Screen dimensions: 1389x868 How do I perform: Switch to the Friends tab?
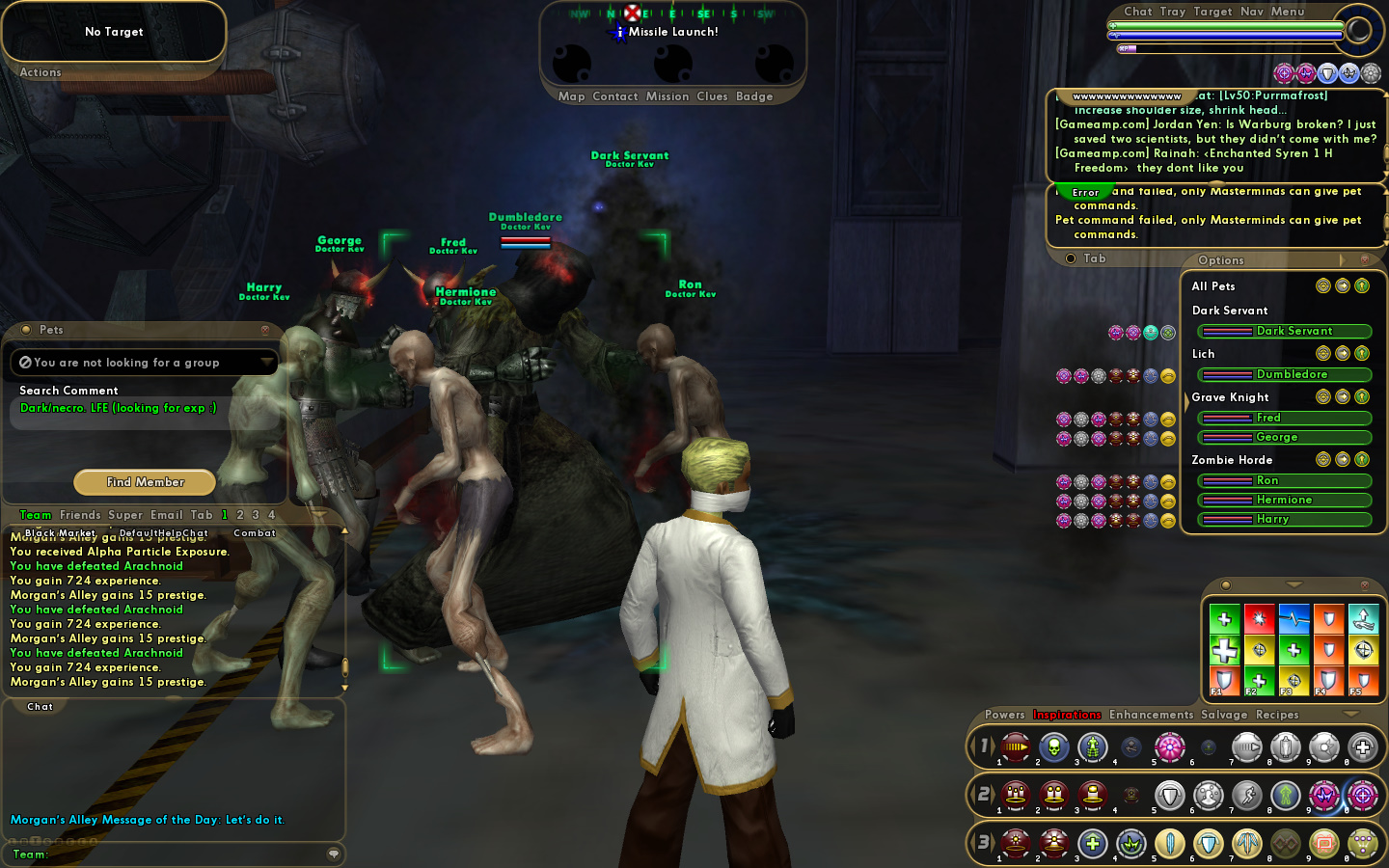pyautogui.click(x=80, y=515)
